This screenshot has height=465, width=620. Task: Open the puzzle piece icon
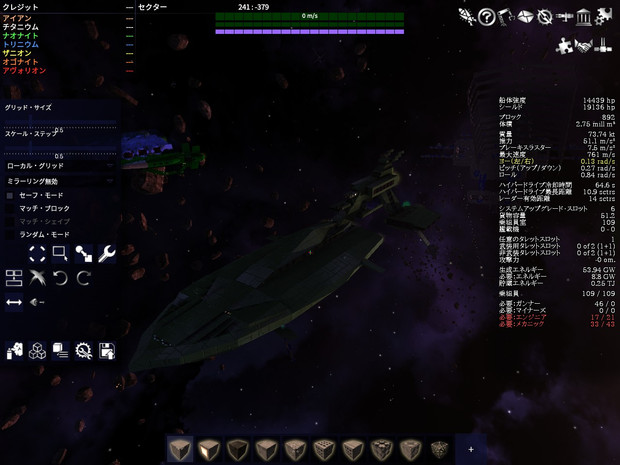pos(564,46)
